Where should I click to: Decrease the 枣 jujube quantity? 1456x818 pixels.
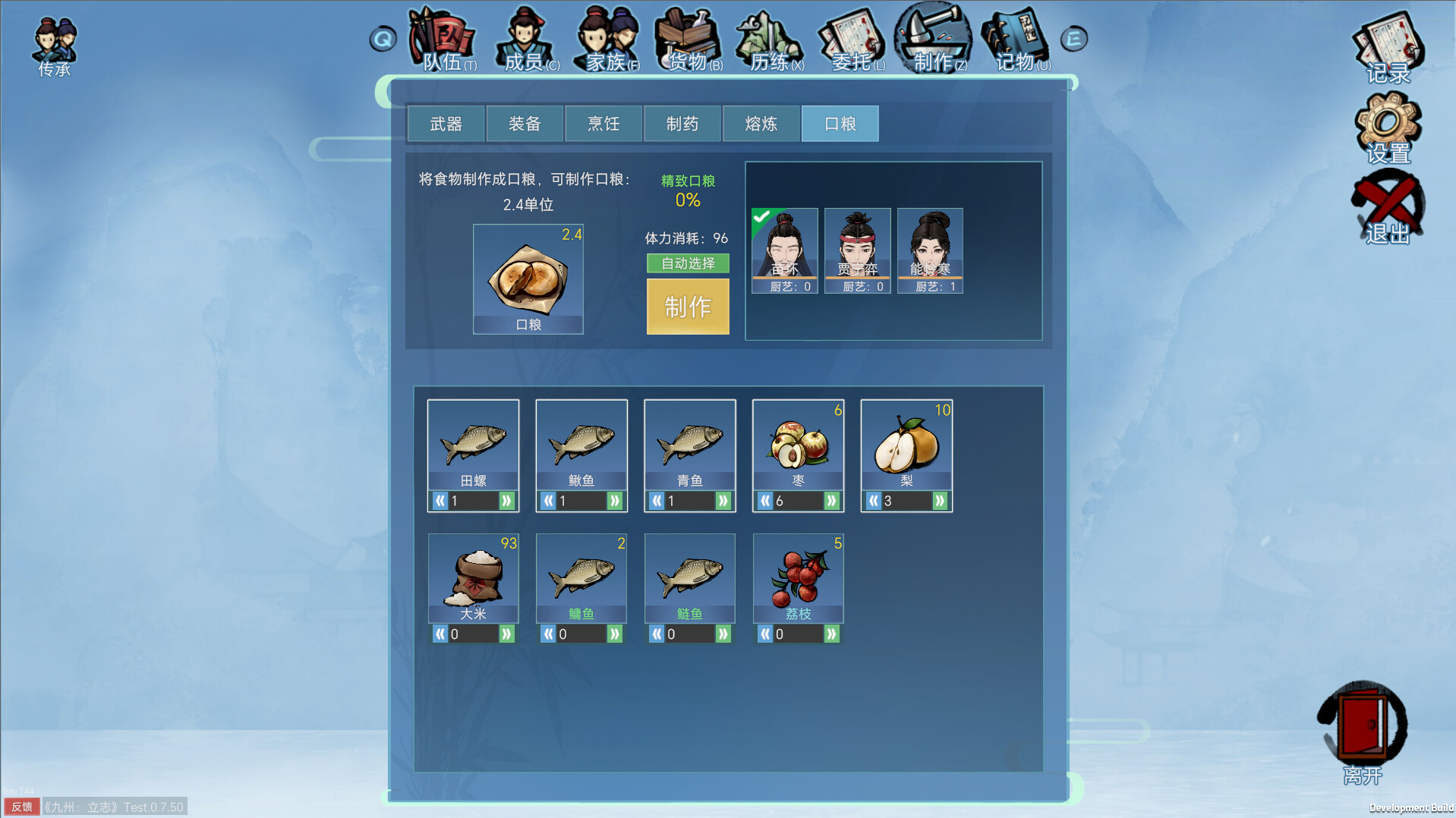765,501
